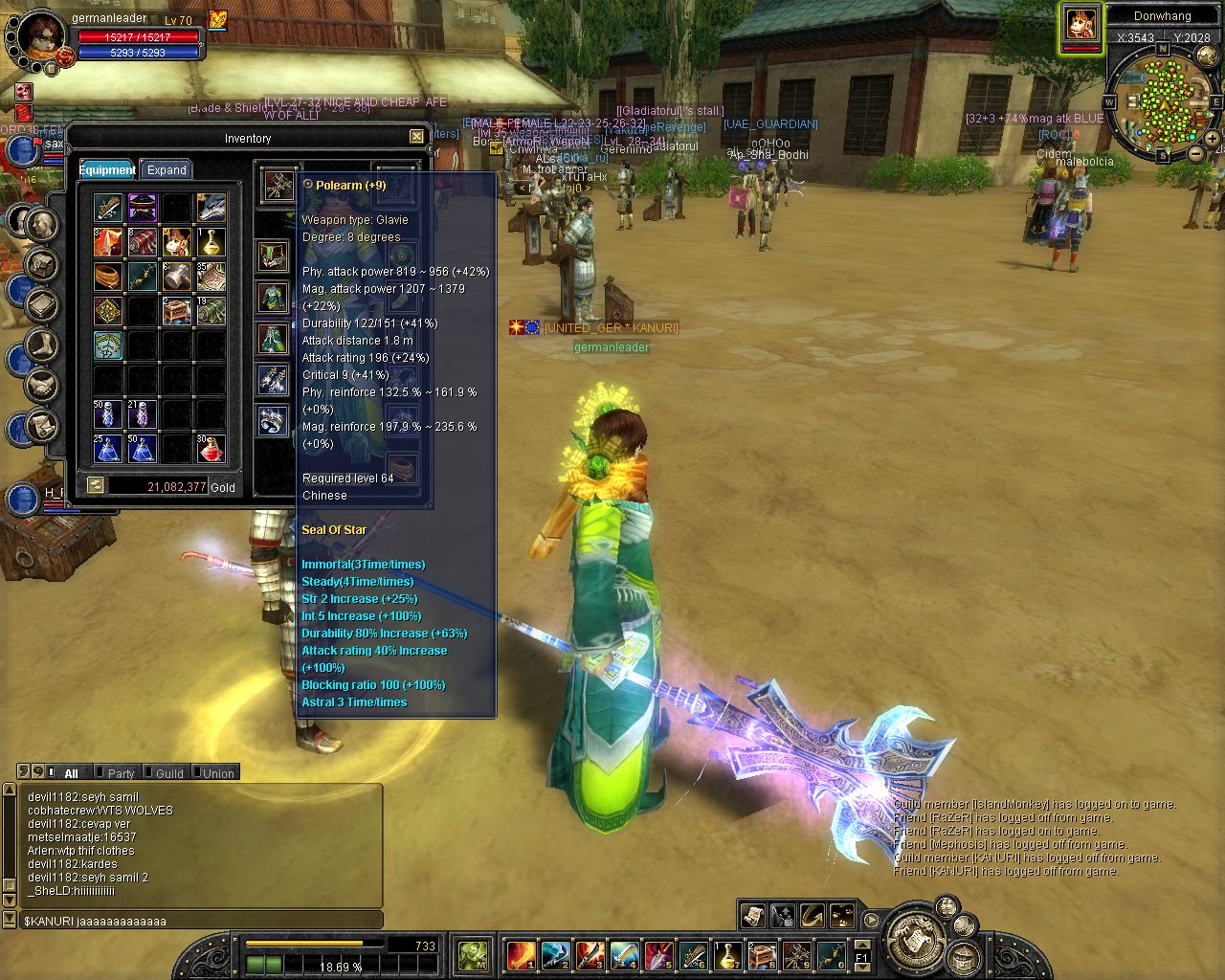The width and height of the screenshot is (1225, 980).
Task: Select the Equipment tab
Action: [x=107, y=169]
